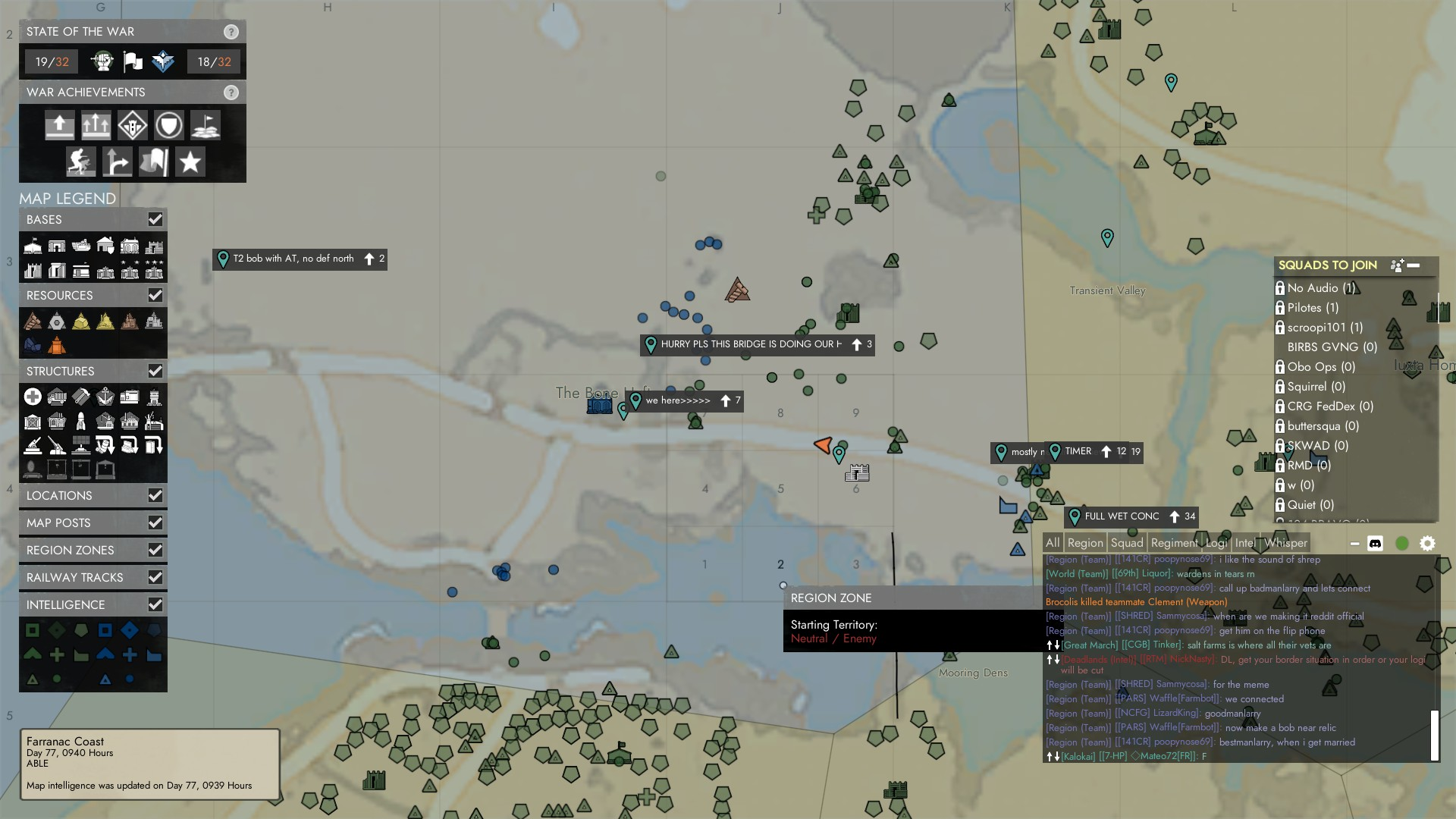This screenshot has width=1456, height=819.
Task: Switch chat to the Squad tab
Action: (x=1127, y=543)
